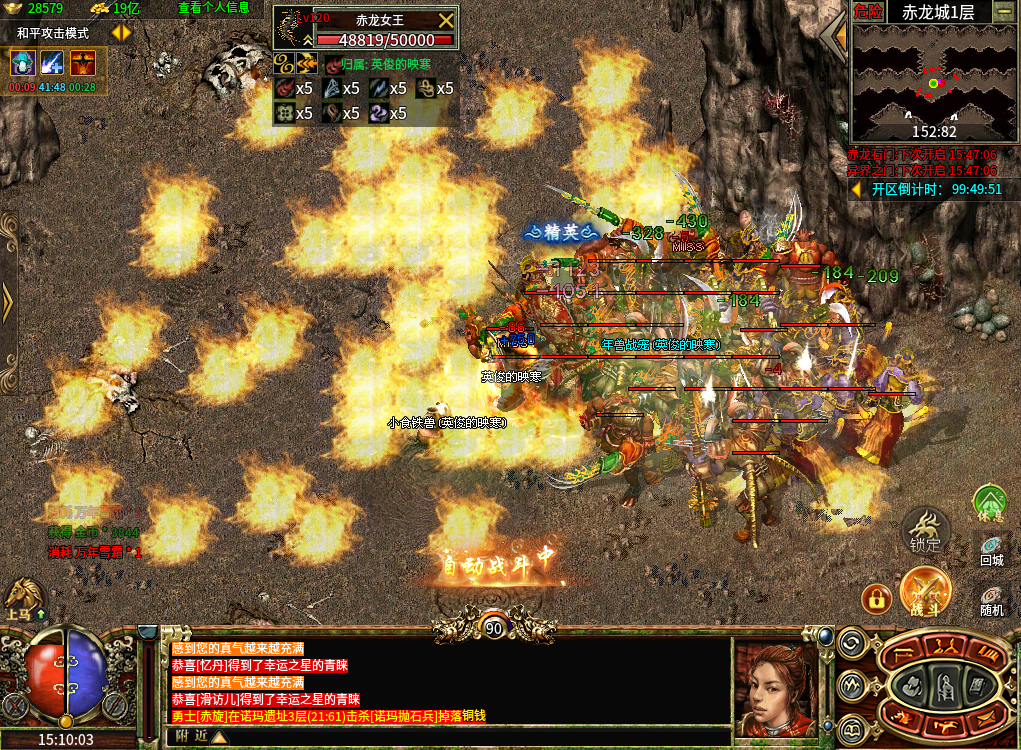
Task: Click the character portrait of the red-haired woman
Action: click(x=776, y=688)
